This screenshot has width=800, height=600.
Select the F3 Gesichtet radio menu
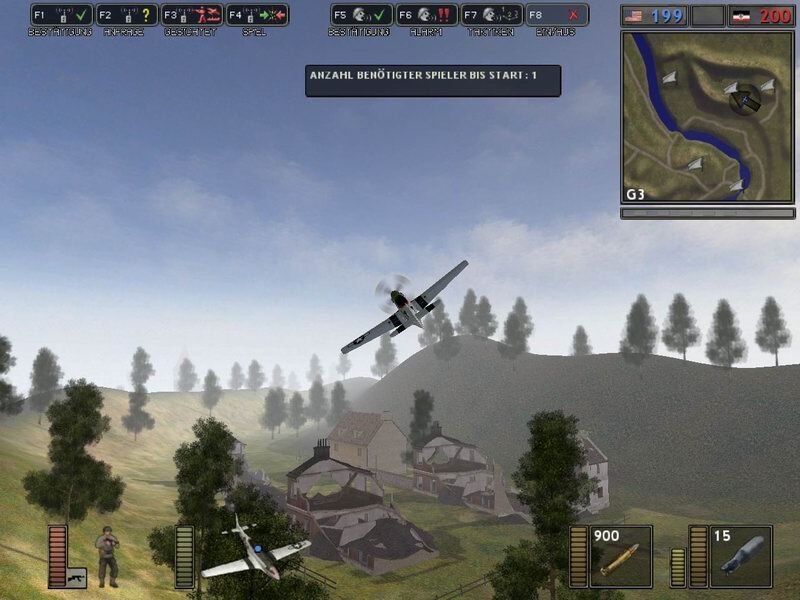pos(192,15)
